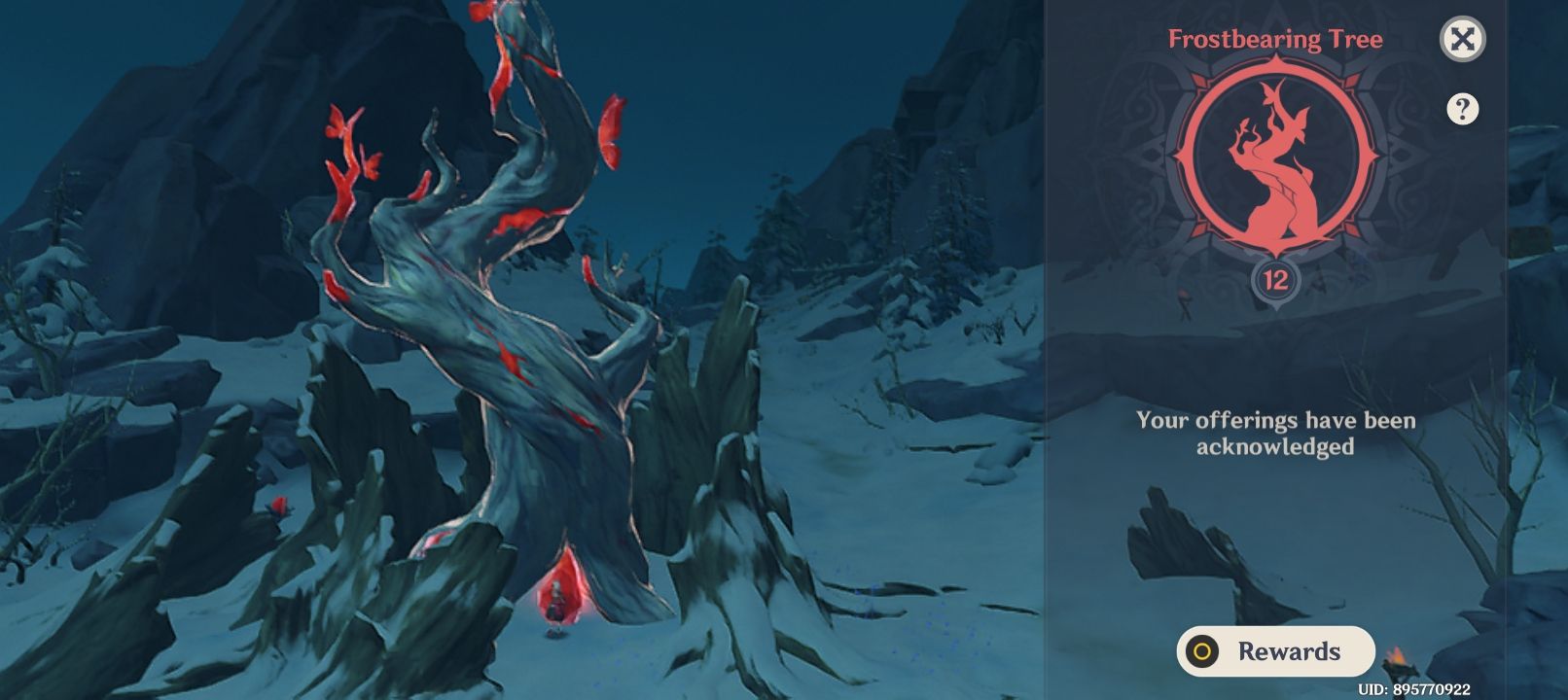Click the question mark help icon
Image resolution: width=1568 pixels, height=700 pixels.
tap(1464, 107)
